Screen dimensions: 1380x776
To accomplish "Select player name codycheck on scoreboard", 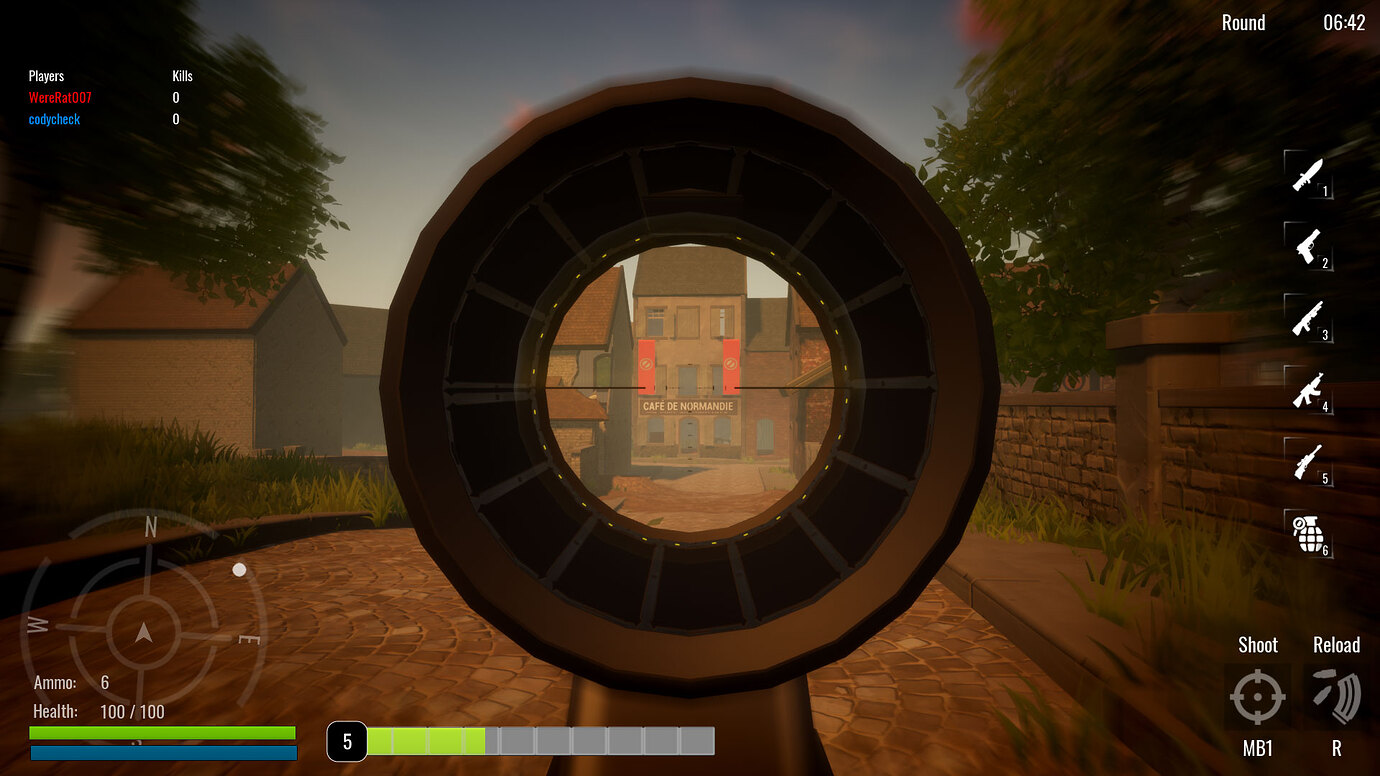I will pos(53,118).
